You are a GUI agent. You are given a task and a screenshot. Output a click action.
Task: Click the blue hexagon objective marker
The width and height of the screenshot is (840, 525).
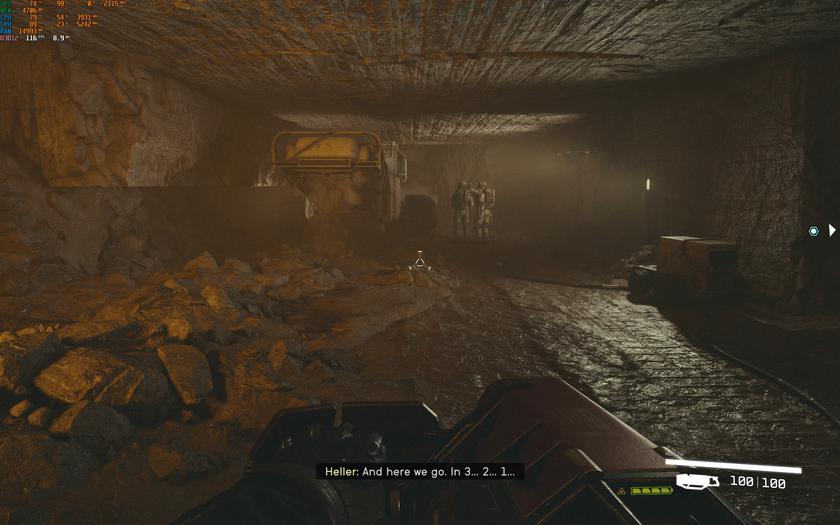point(813,231)
